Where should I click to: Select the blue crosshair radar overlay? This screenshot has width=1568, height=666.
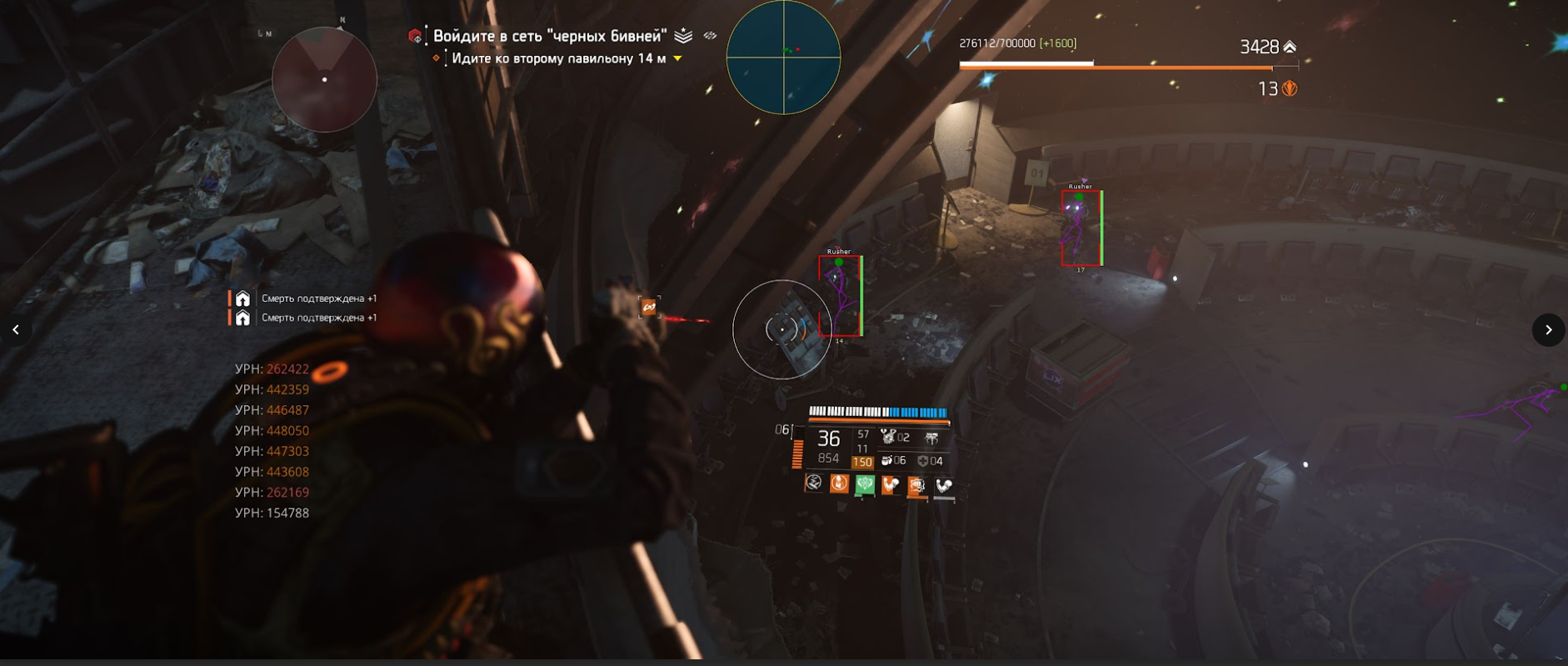tap(783, 58)
